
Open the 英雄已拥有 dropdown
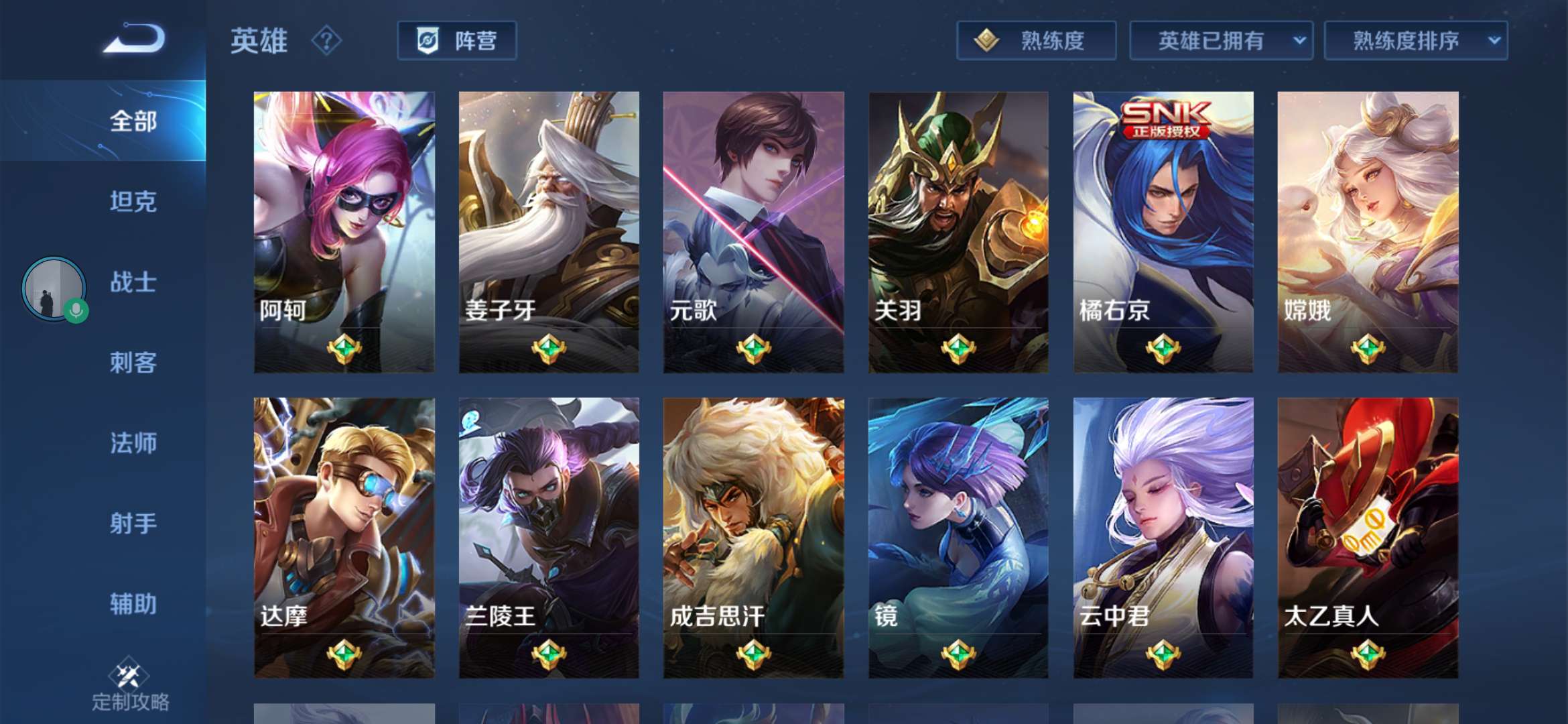(x=1220, y=40)
